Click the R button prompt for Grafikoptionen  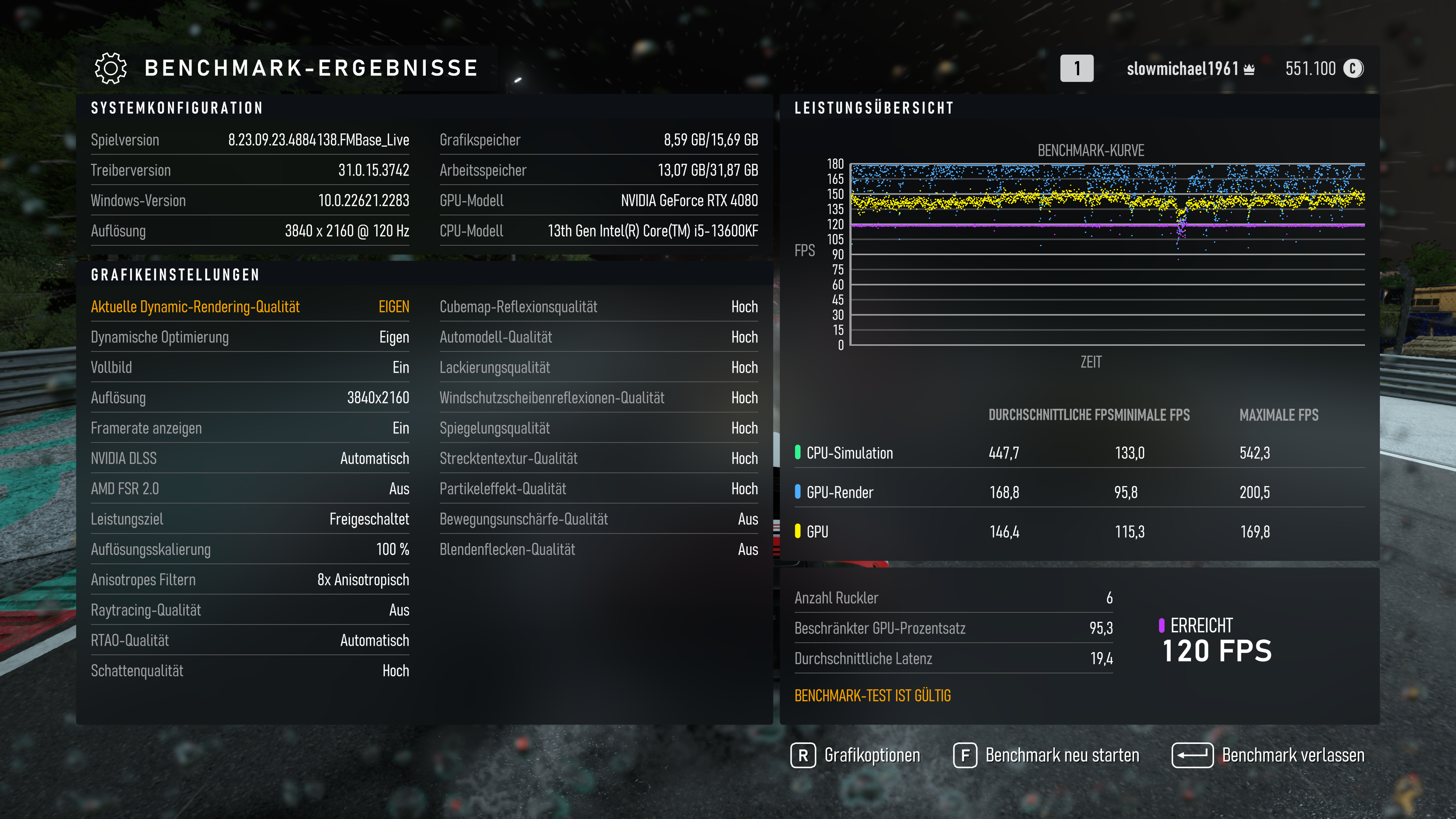(x=804, y=755)
